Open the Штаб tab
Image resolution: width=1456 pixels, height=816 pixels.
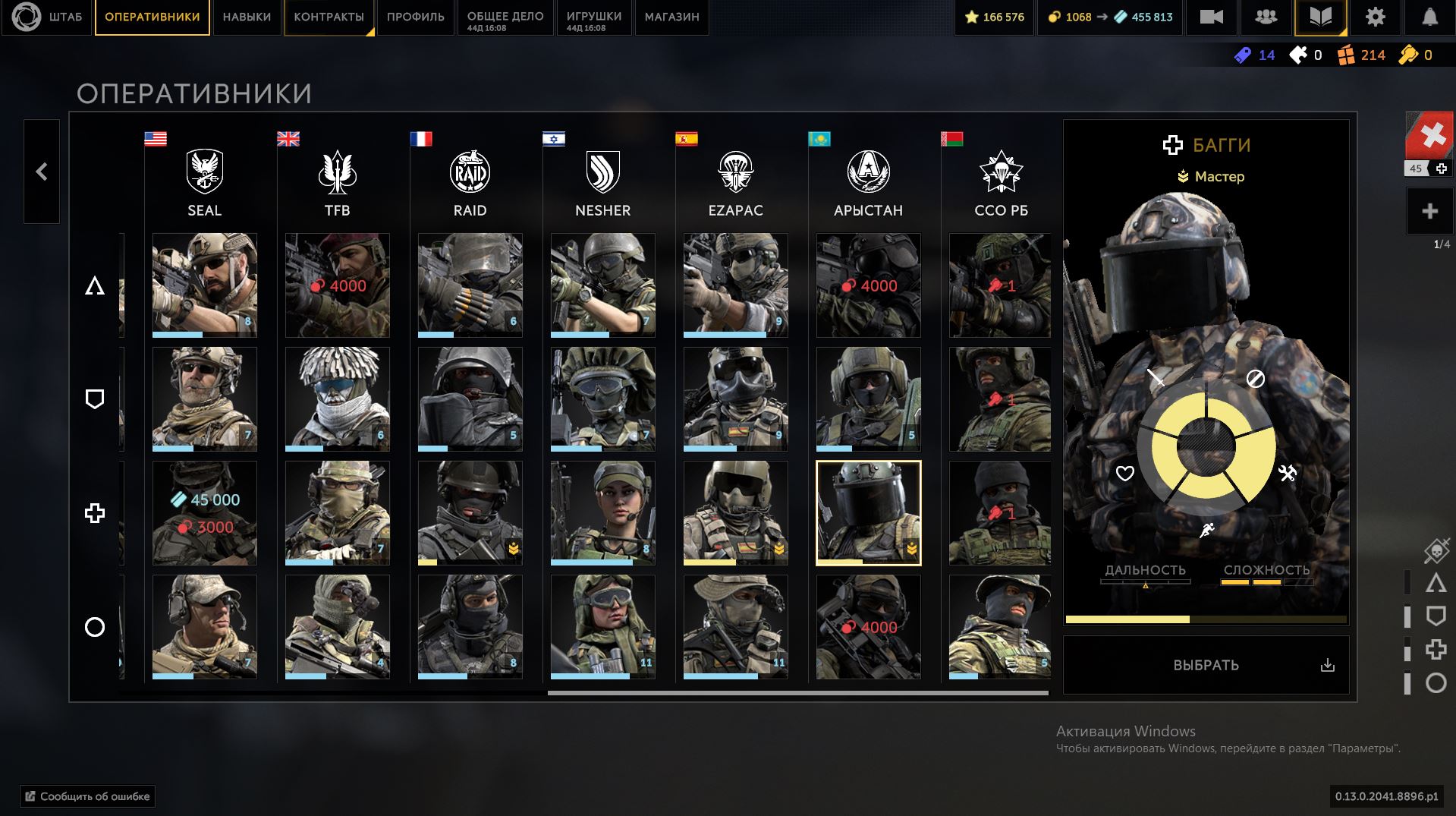click(47, 17)
